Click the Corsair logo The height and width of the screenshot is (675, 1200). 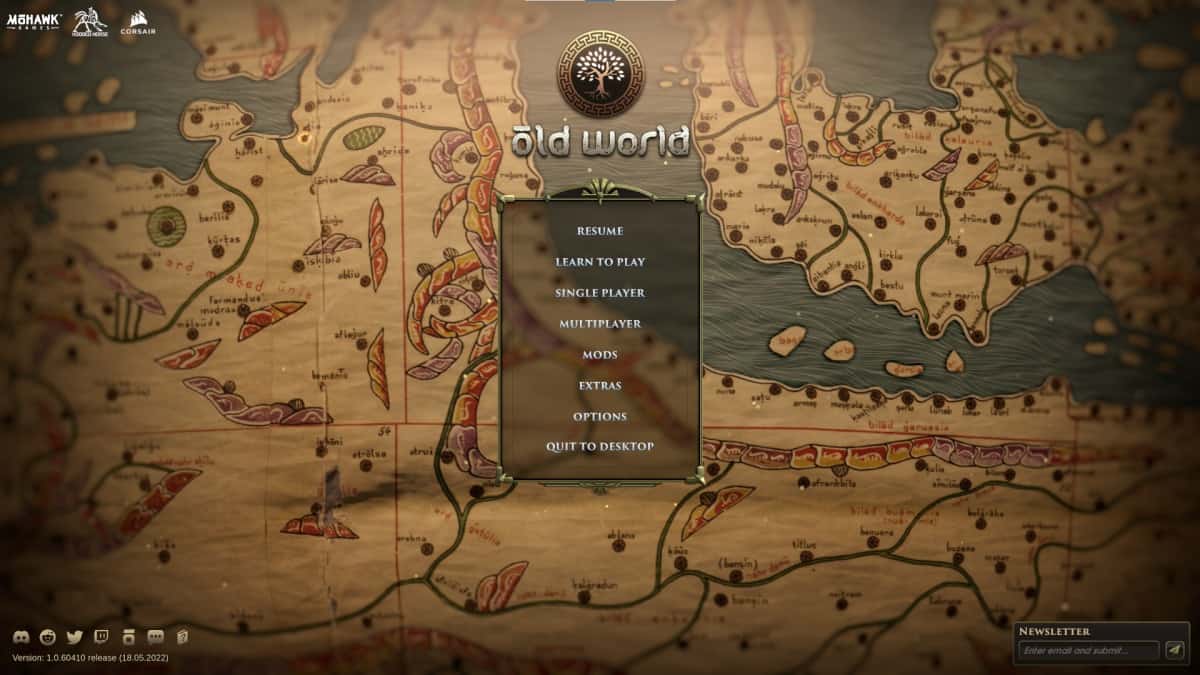pyautogui.click(x=136, y=22)
